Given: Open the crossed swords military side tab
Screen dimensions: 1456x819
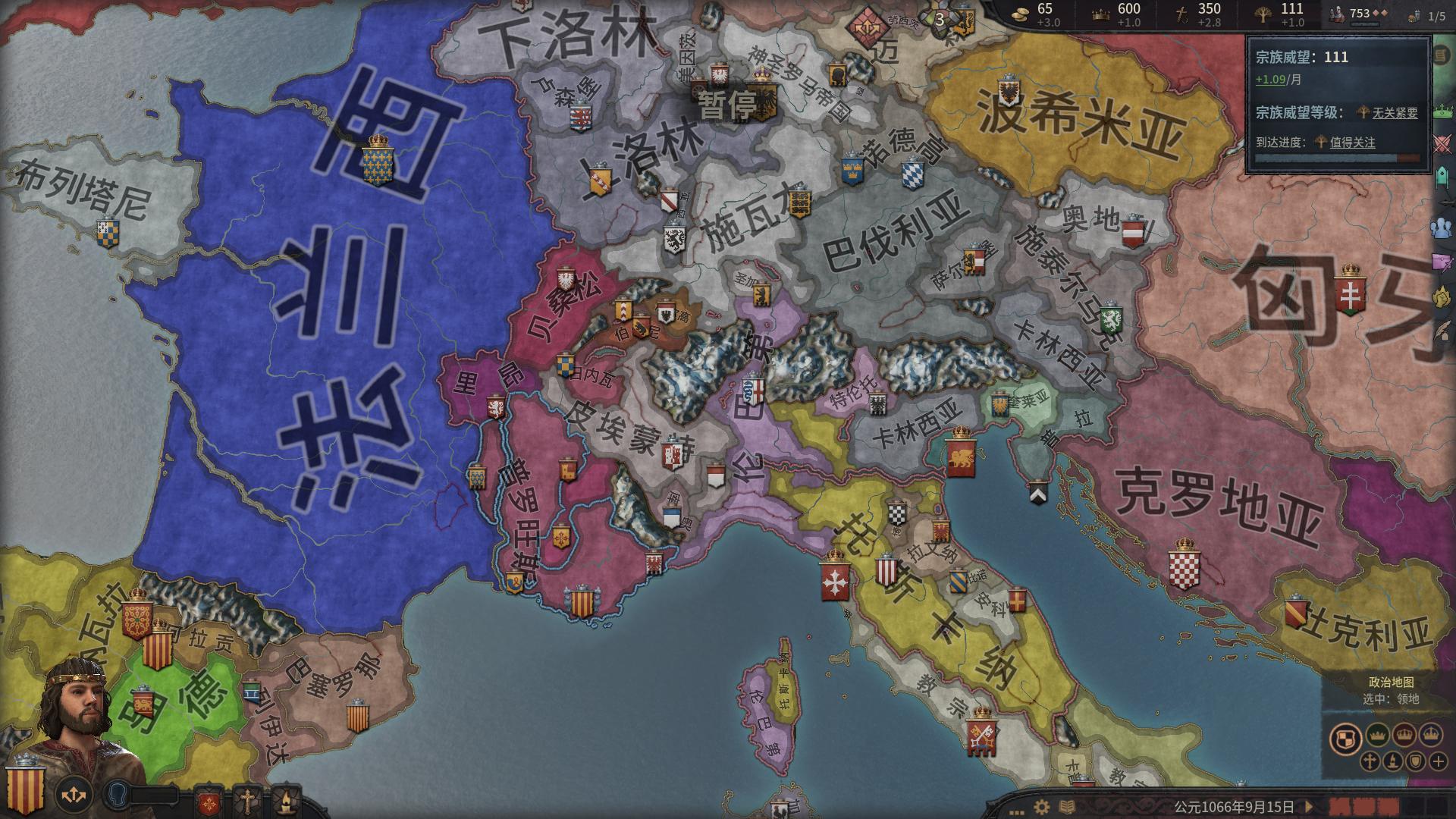Looking at the screenshot, I should 1442,143.
